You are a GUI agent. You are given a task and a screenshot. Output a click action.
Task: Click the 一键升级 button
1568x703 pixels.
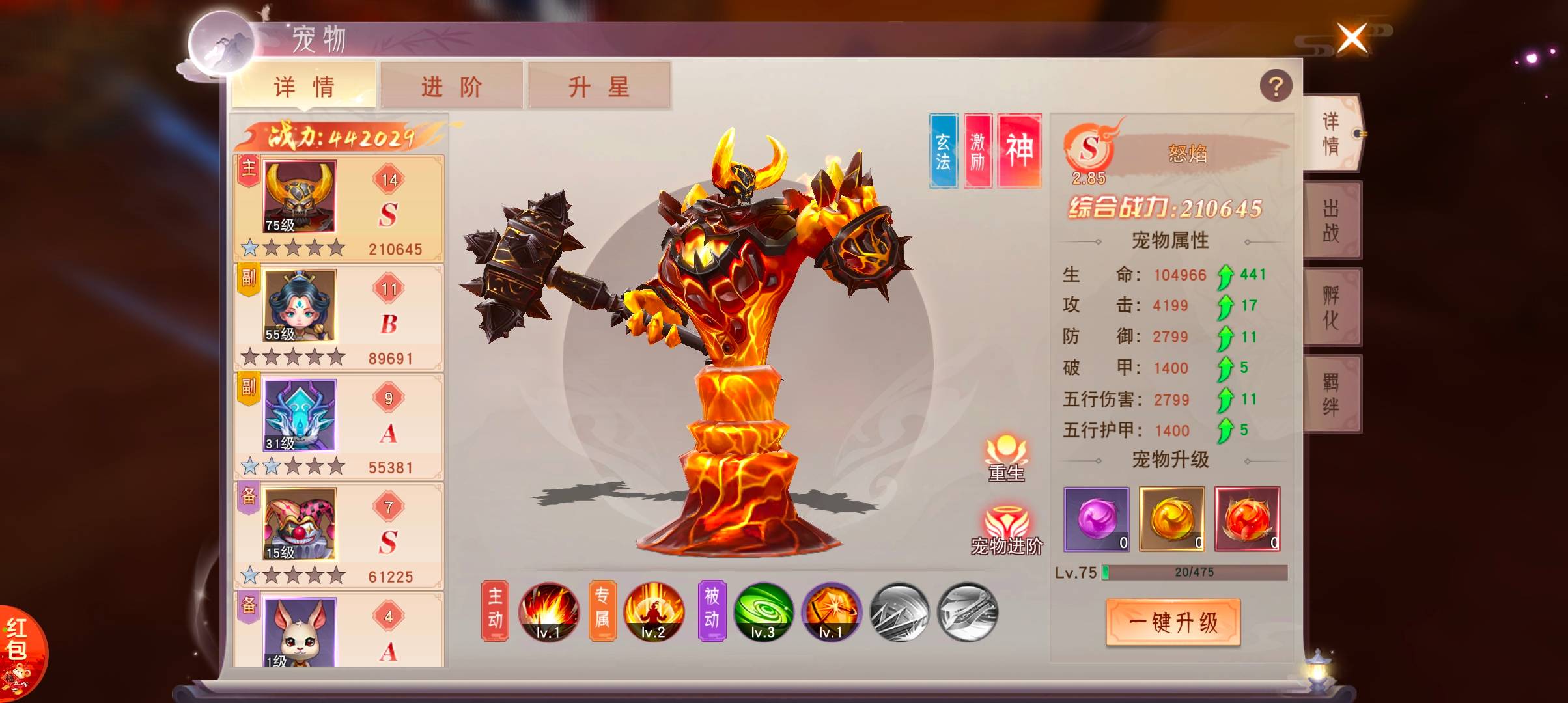[1173, 622]
